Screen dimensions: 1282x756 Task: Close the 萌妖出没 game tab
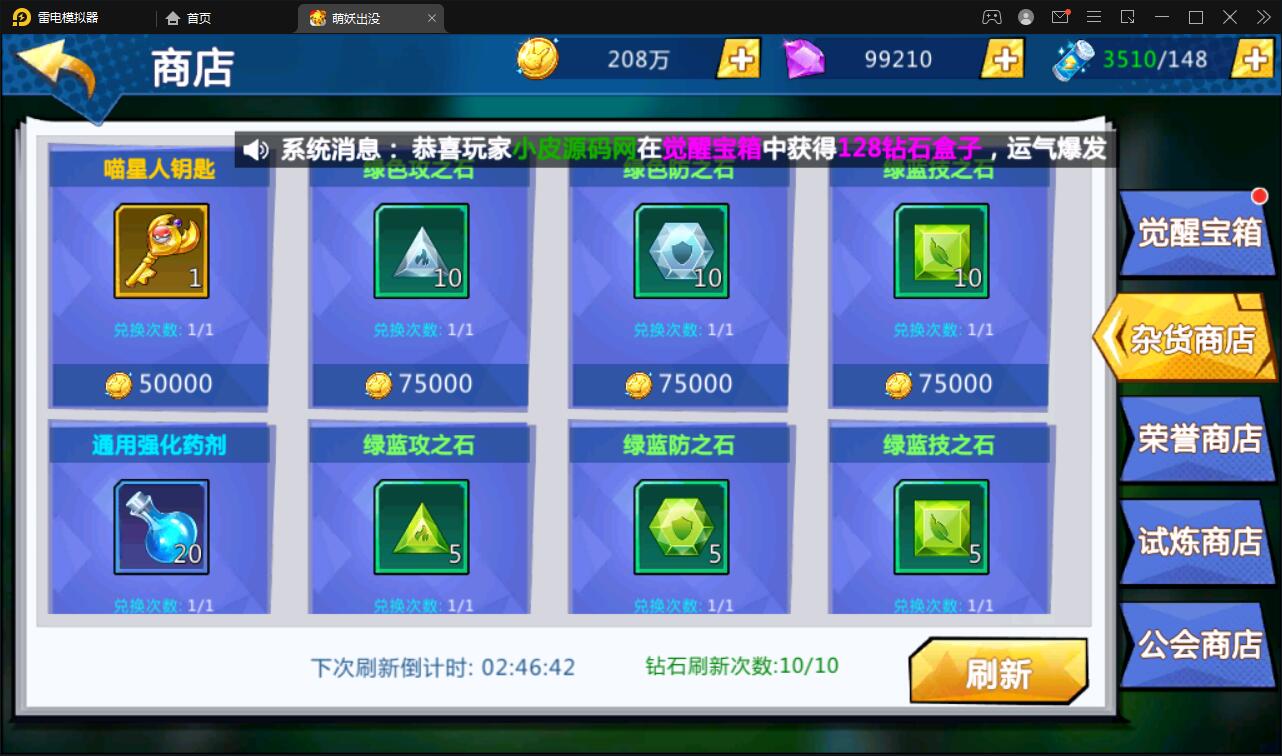tap(431, 17)
